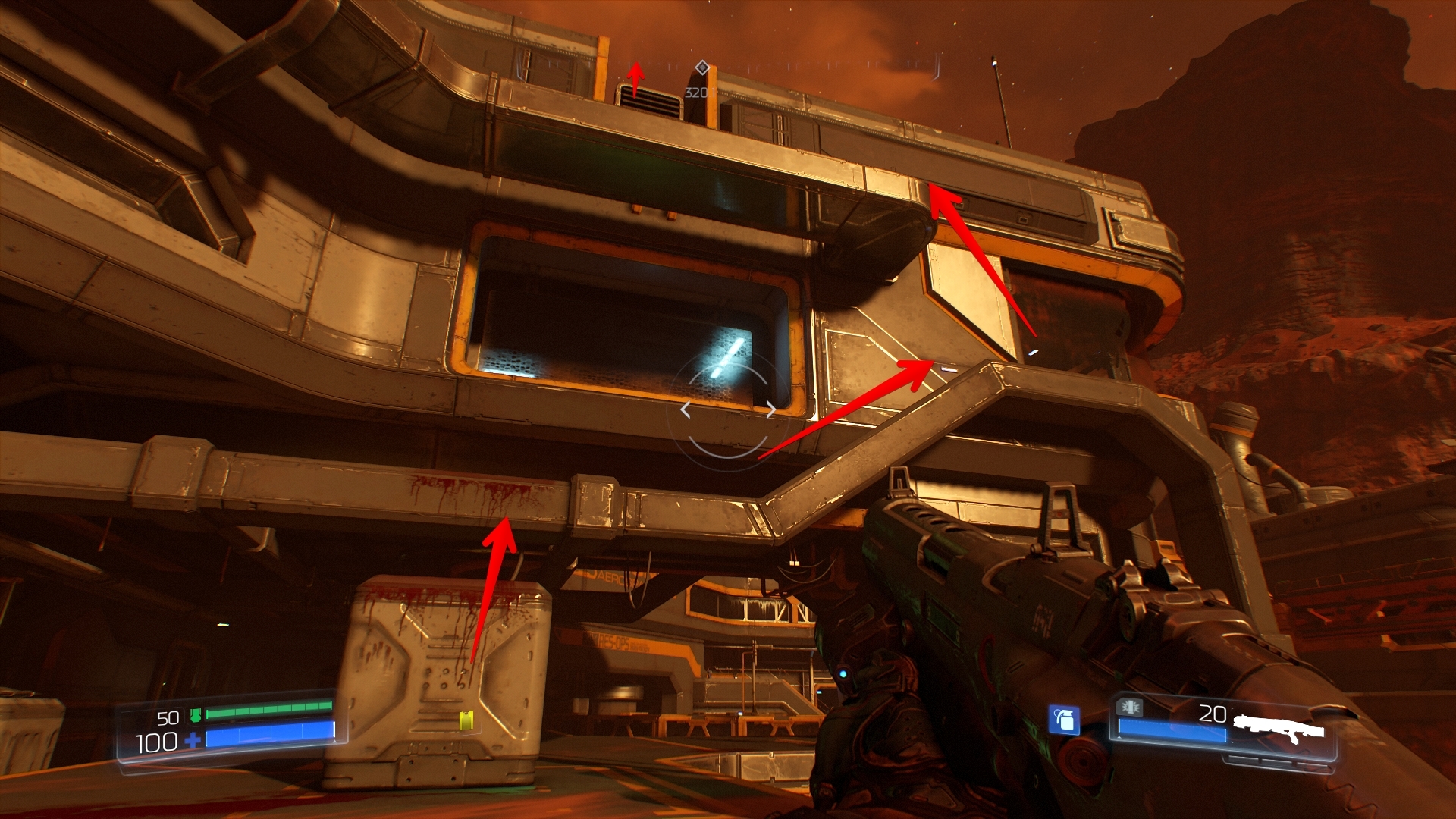Open the right weapon-switch chevron

[x=771, y=409]
